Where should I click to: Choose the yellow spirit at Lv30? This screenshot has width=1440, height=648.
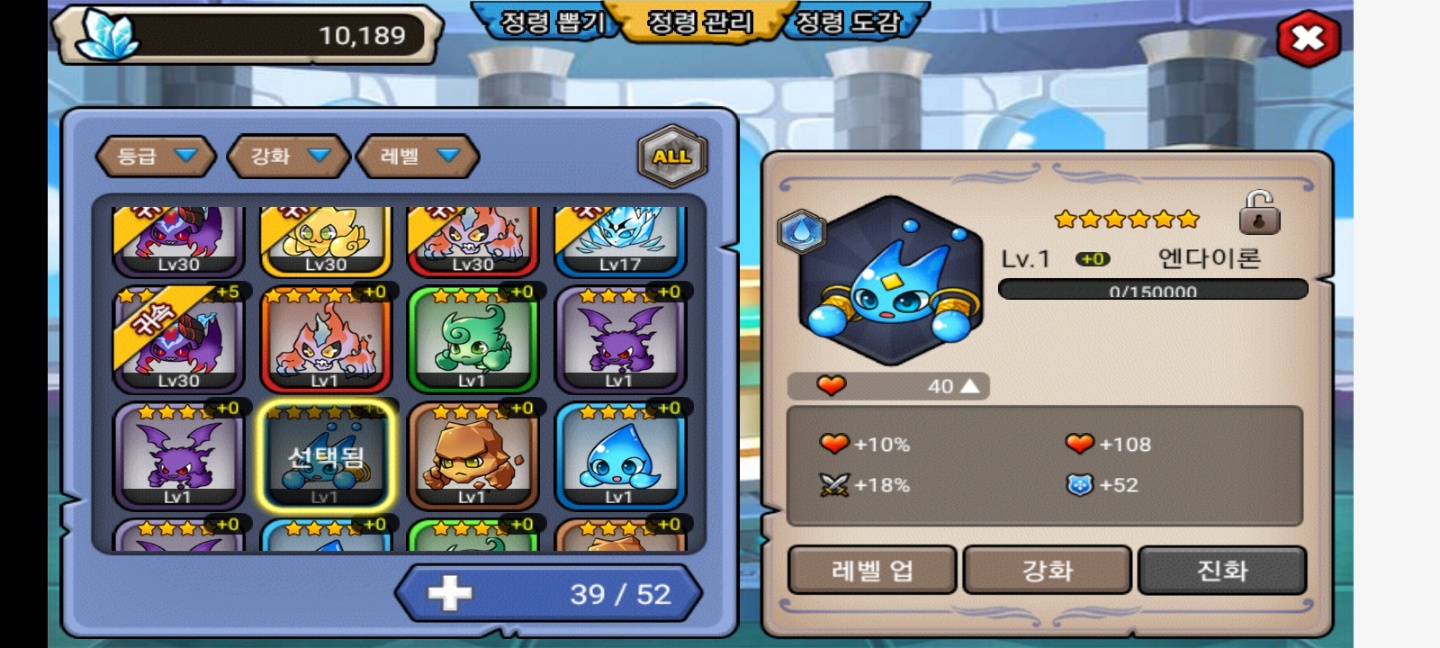pyautogui.click(x=326, y=240)
